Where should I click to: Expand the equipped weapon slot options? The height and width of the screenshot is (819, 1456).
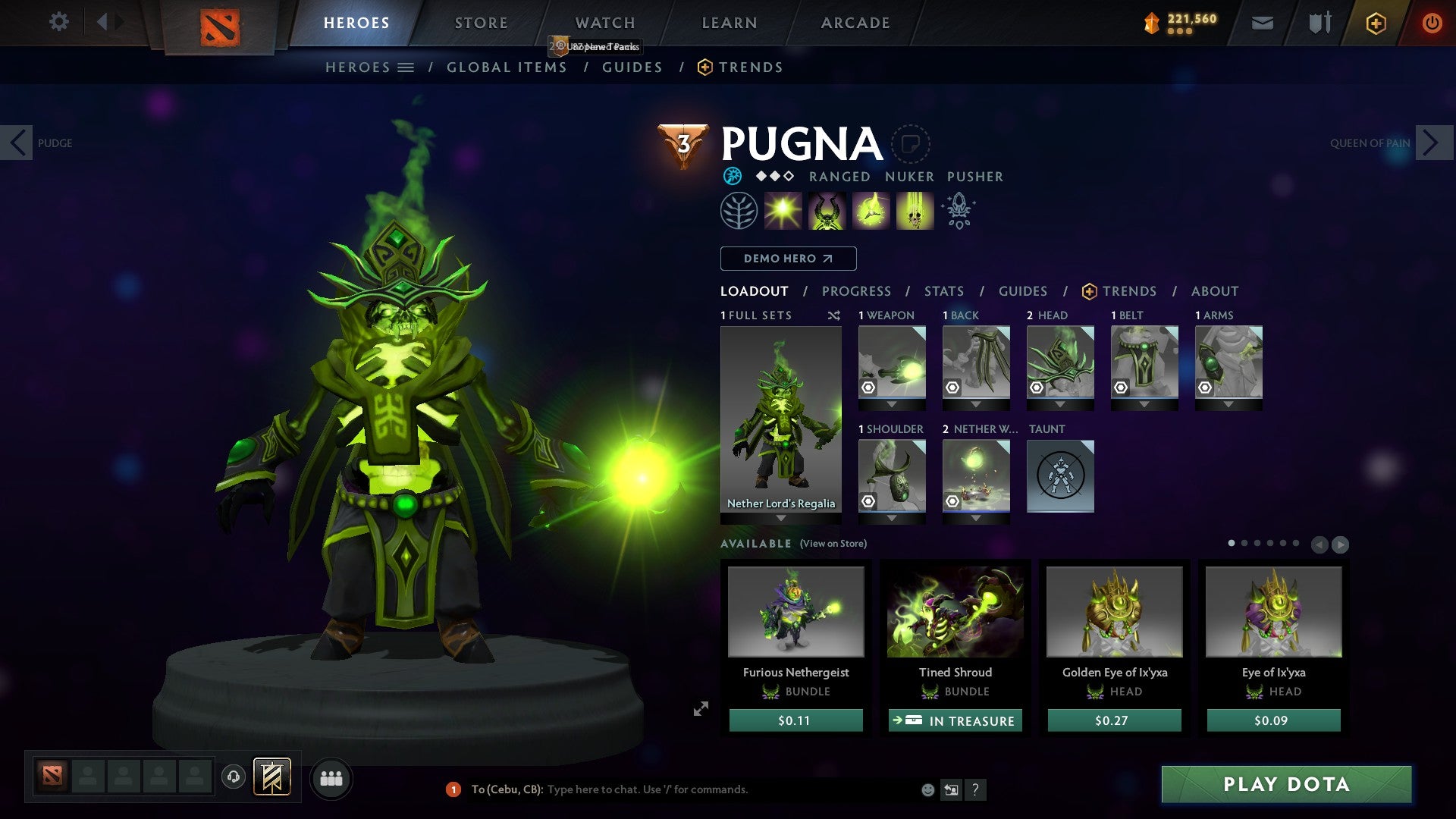click(892, 404)
